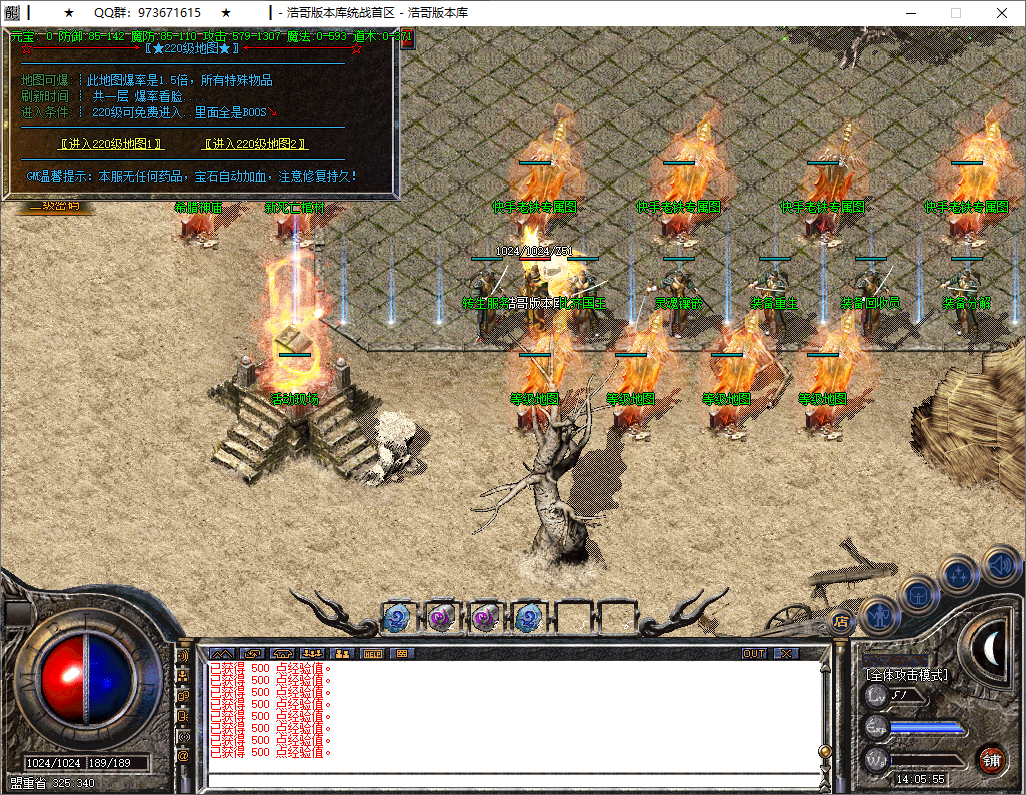Toggle the speaker sound button

[1000, 564]
